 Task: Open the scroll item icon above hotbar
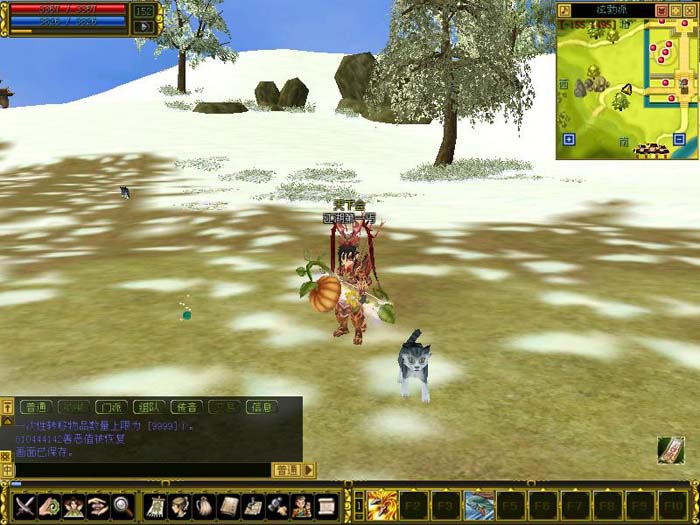[x=671, y=450]
